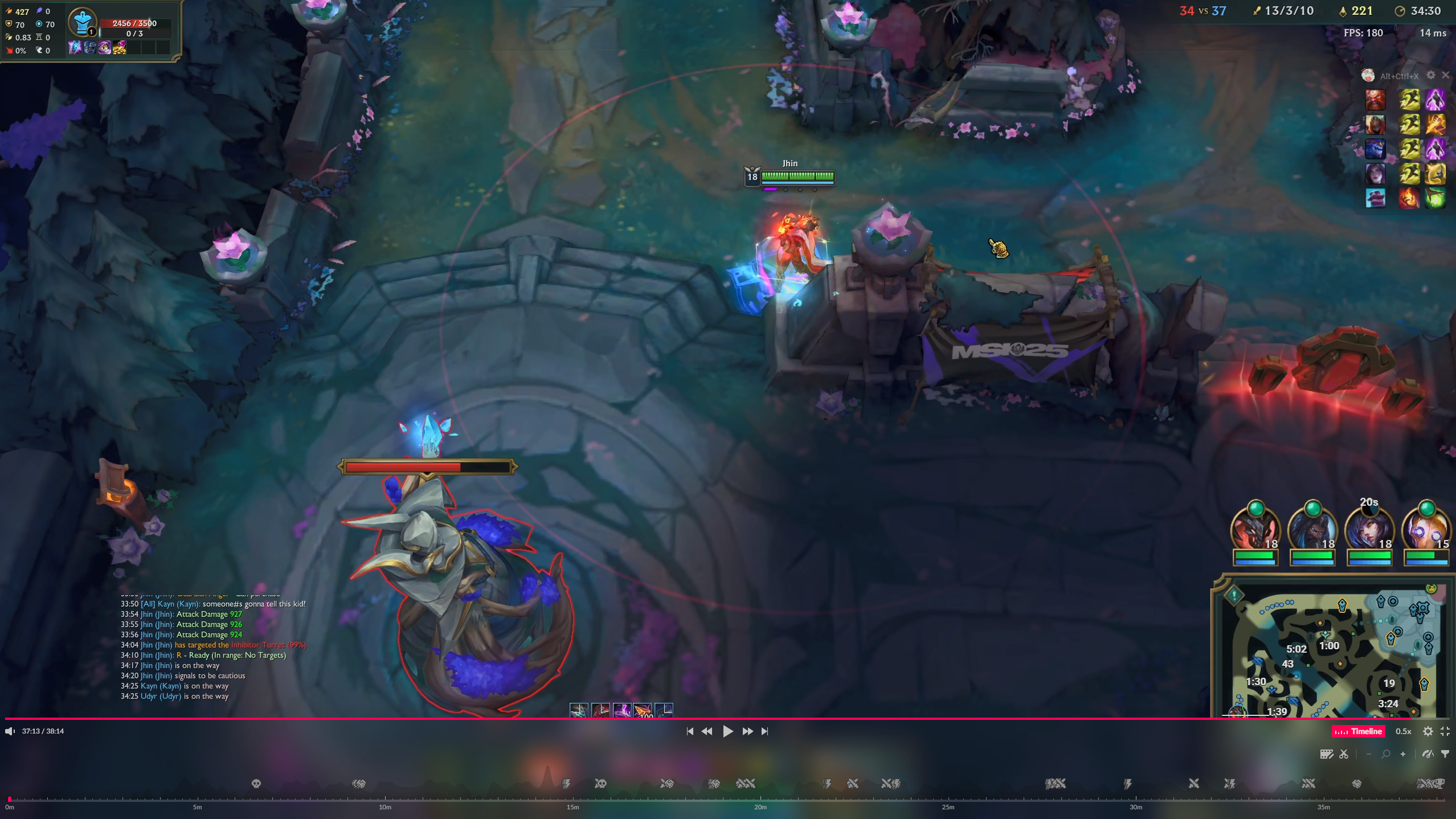Toggle fullscreen on the player

point(1445,731)
